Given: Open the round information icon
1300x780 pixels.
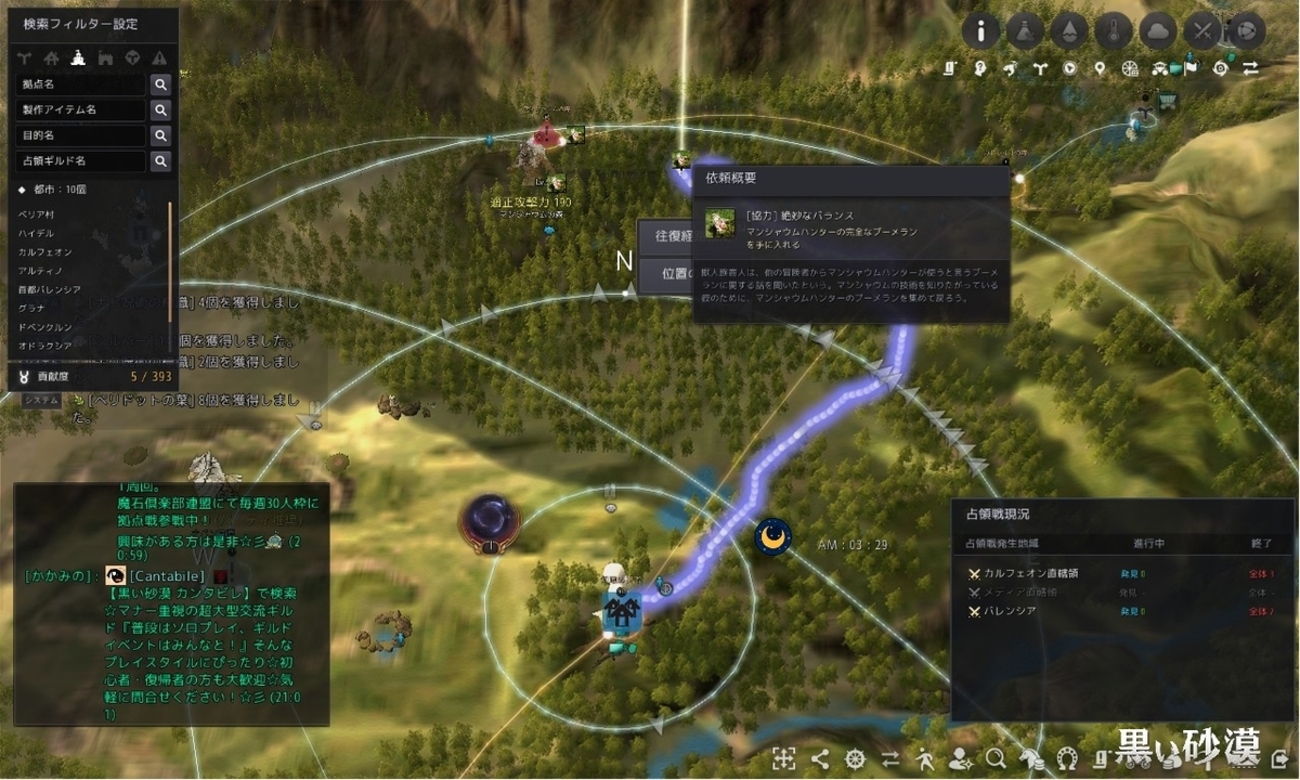Looking at the screenshot, I should tap(981, 31).
